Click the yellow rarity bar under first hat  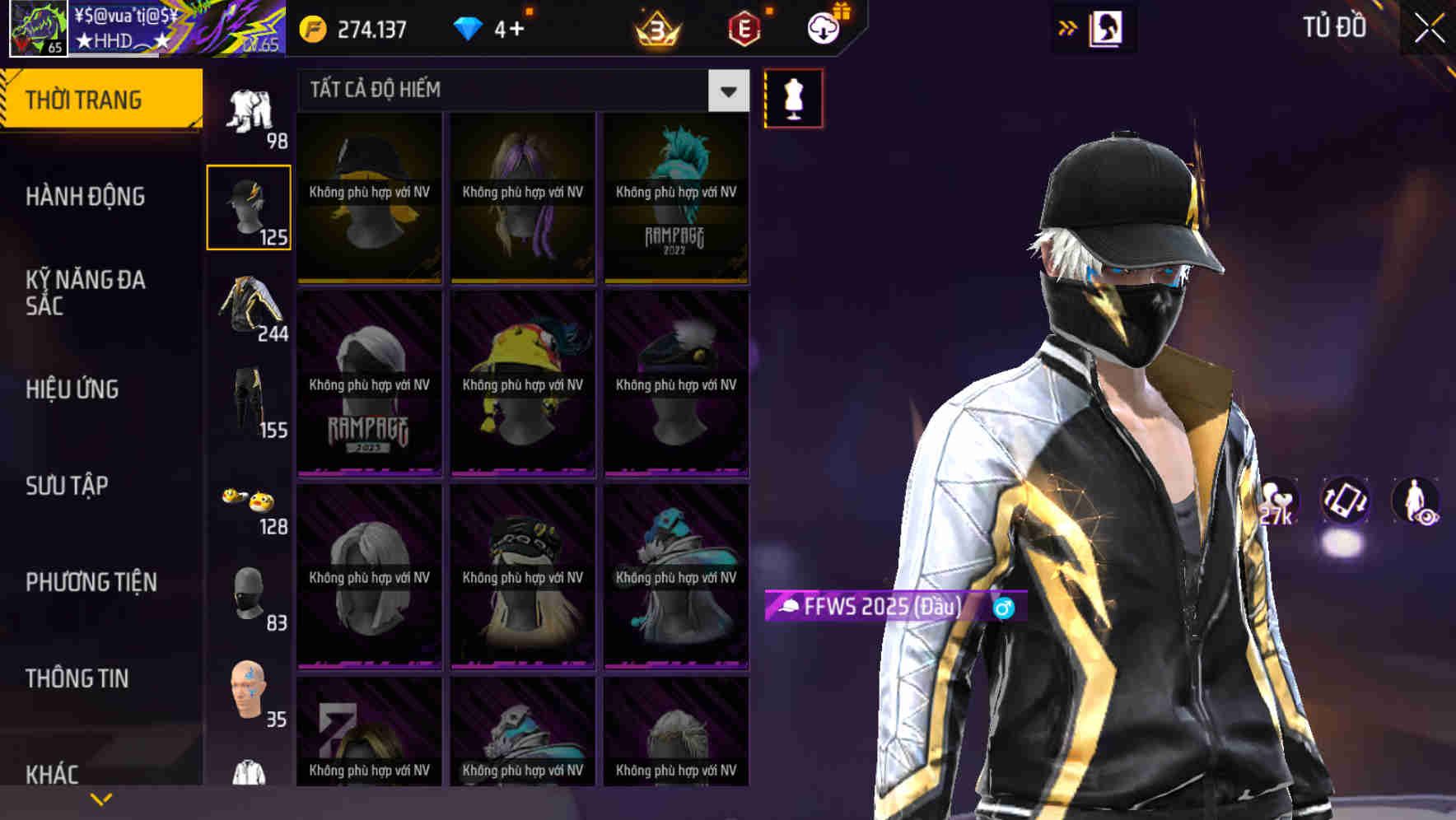point(368,281)
